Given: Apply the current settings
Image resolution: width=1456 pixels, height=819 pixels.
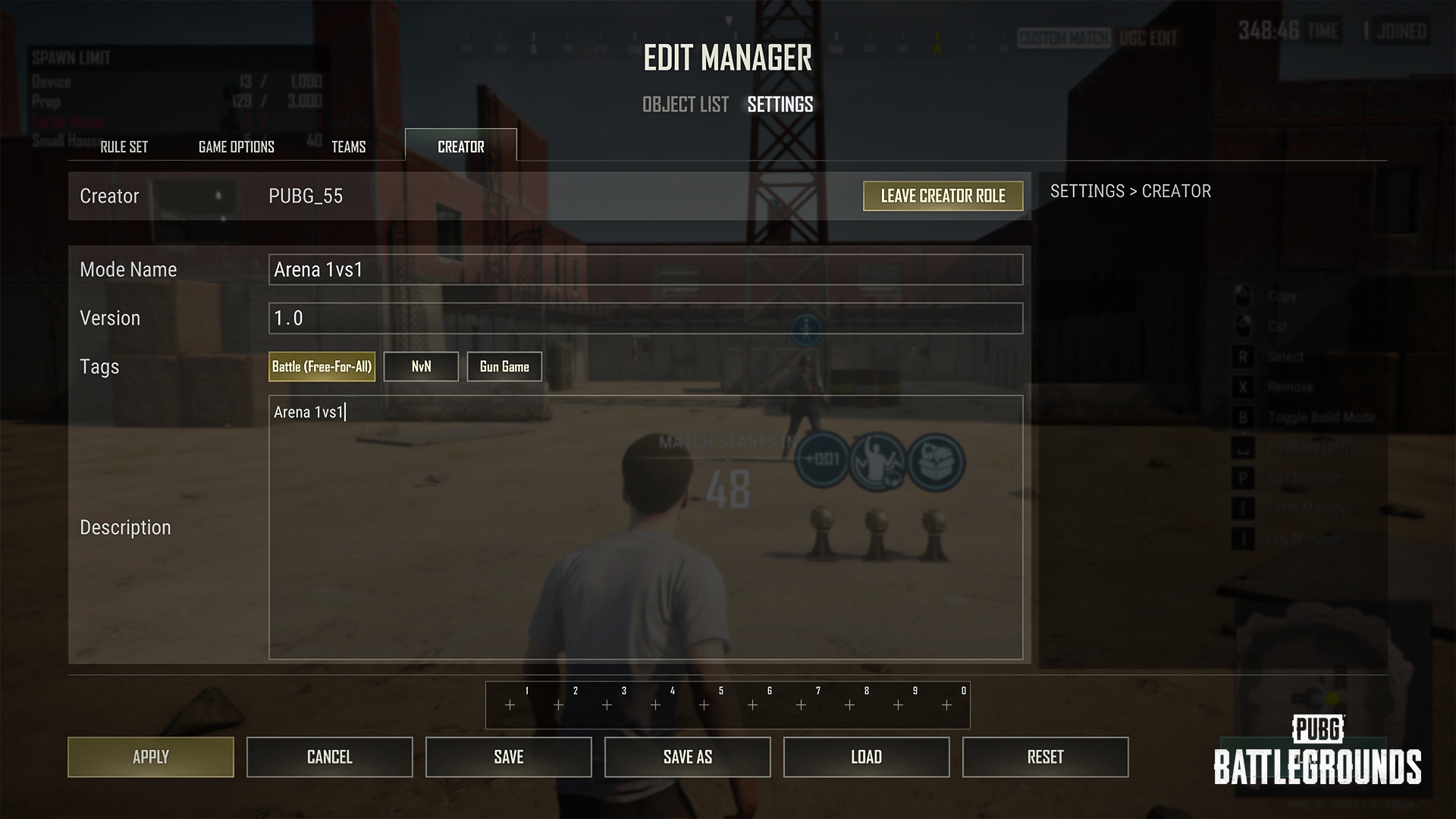Looking at the screenshot, I should pos(151,757).
